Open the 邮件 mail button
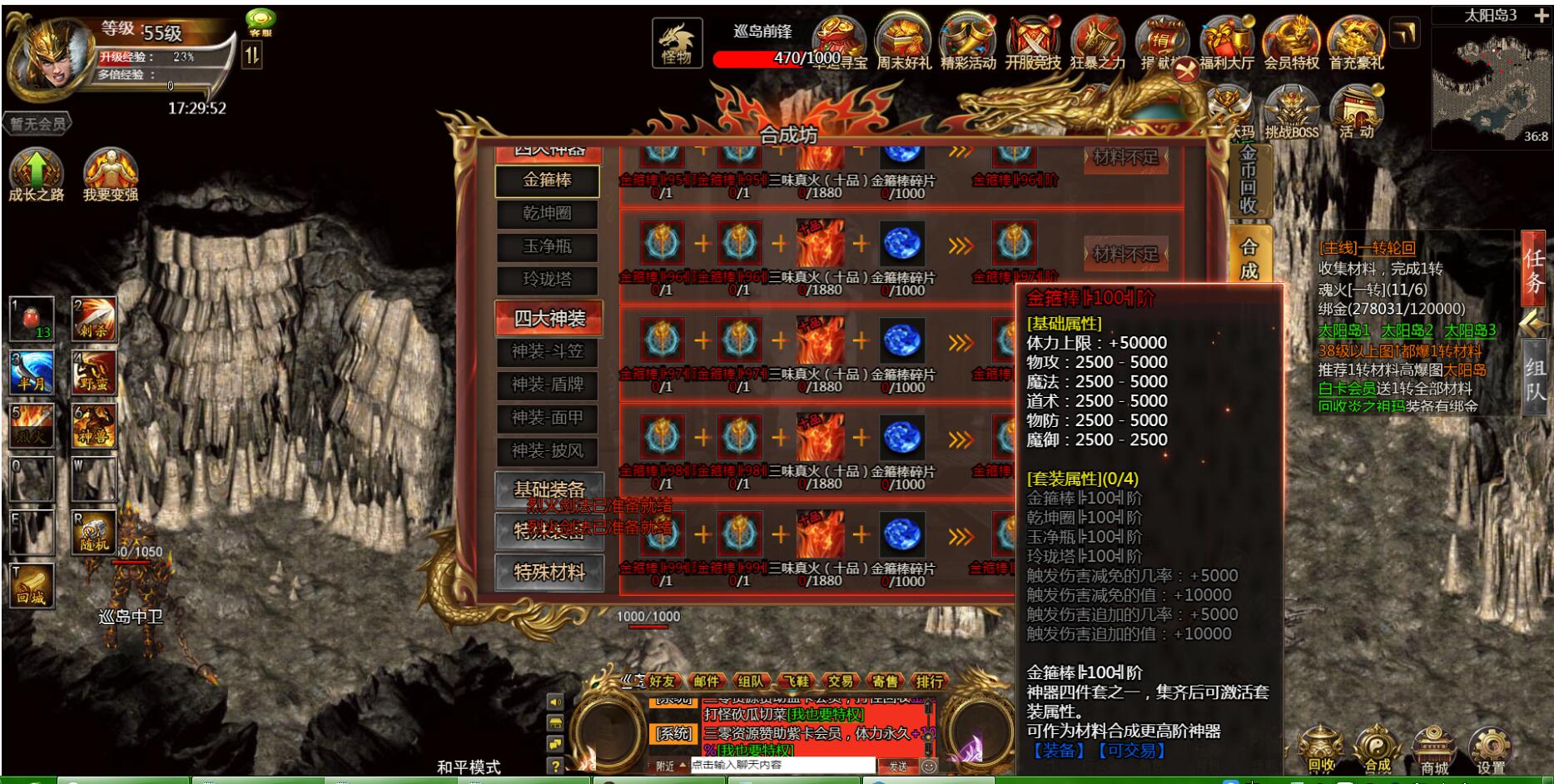Image resolution: width=1554 pixels, height=784 pixels. (706, 682)
